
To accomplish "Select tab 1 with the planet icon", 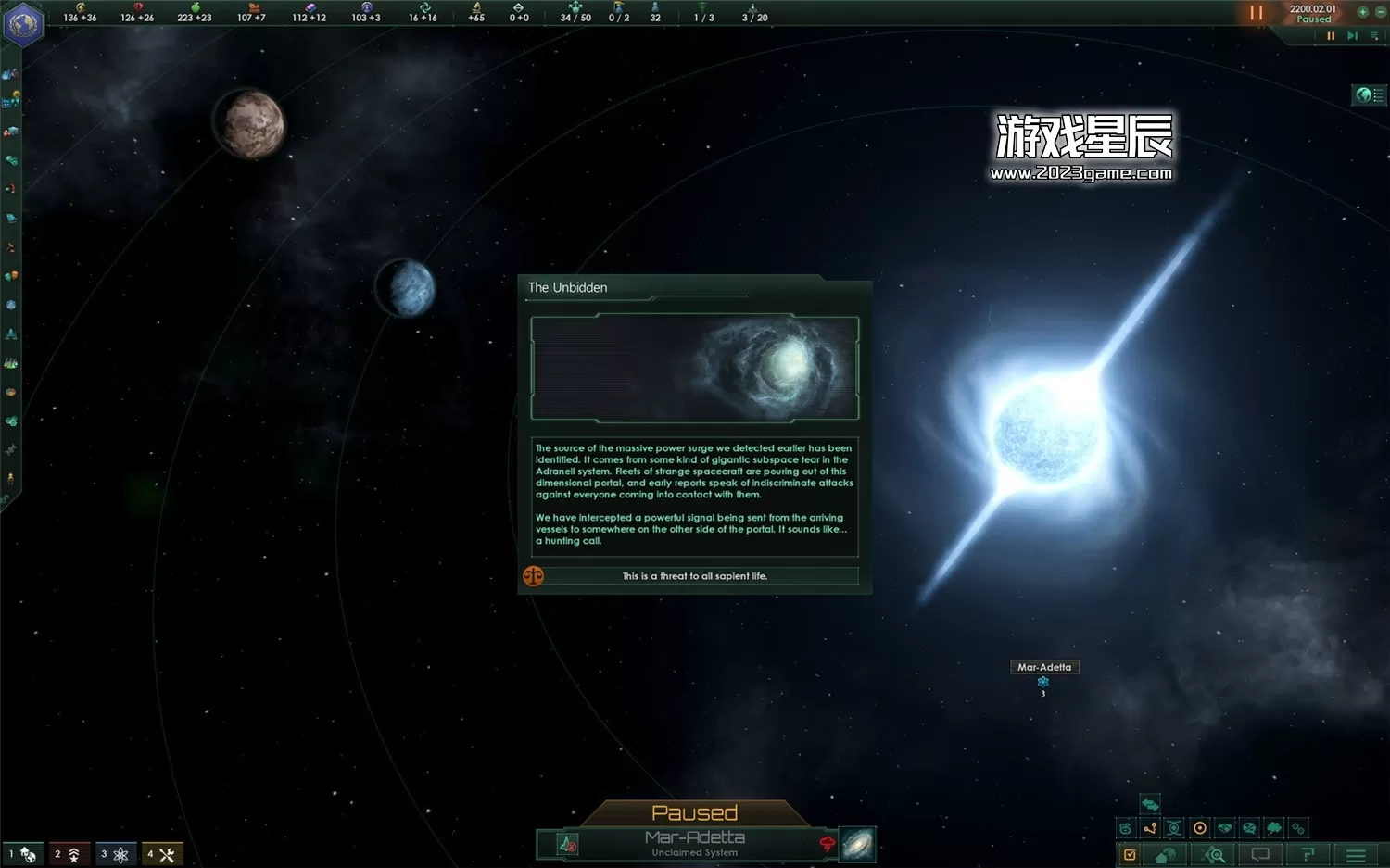I will [23, 854].
